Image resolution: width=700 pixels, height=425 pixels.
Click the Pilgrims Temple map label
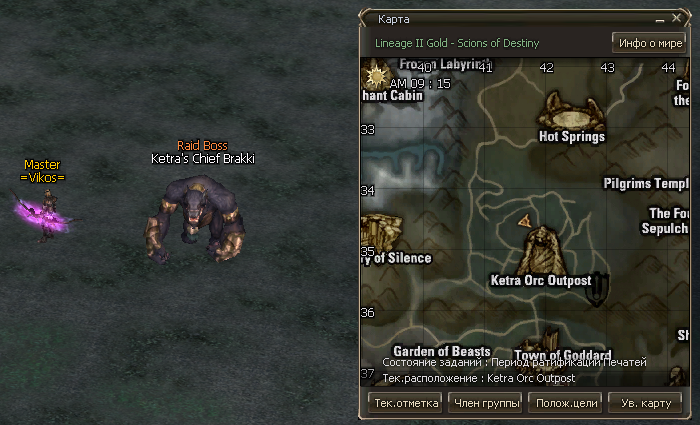point(646,184)
